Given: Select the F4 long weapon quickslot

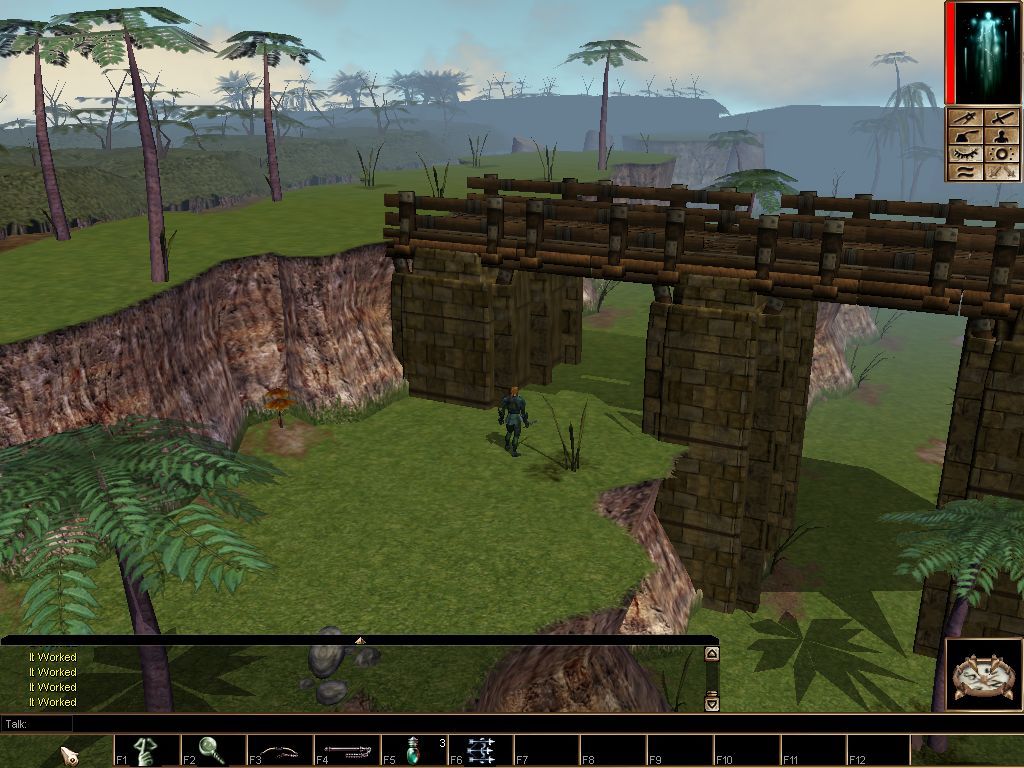Looking at the screenshot, I should pyautogui.click(x=347, y=750).
